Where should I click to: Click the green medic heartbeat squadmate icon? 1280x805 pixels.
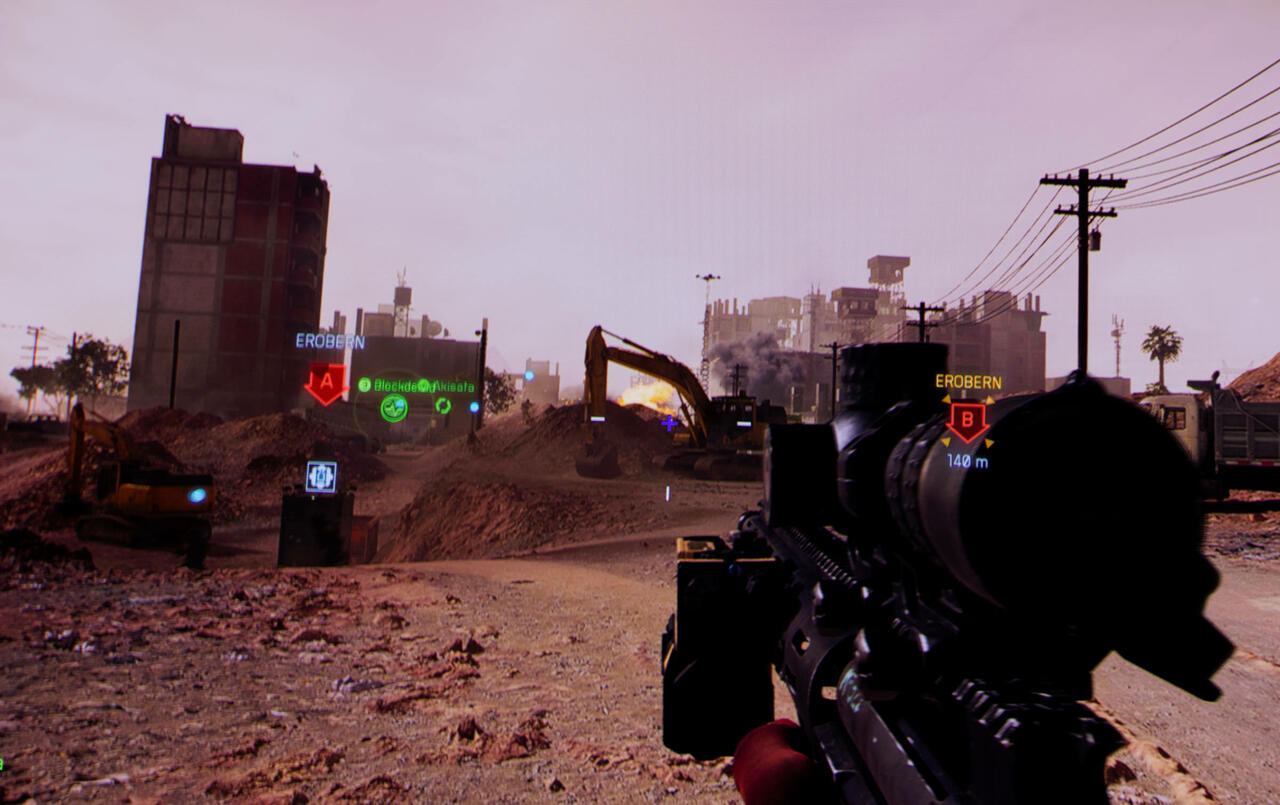point(394,408)
